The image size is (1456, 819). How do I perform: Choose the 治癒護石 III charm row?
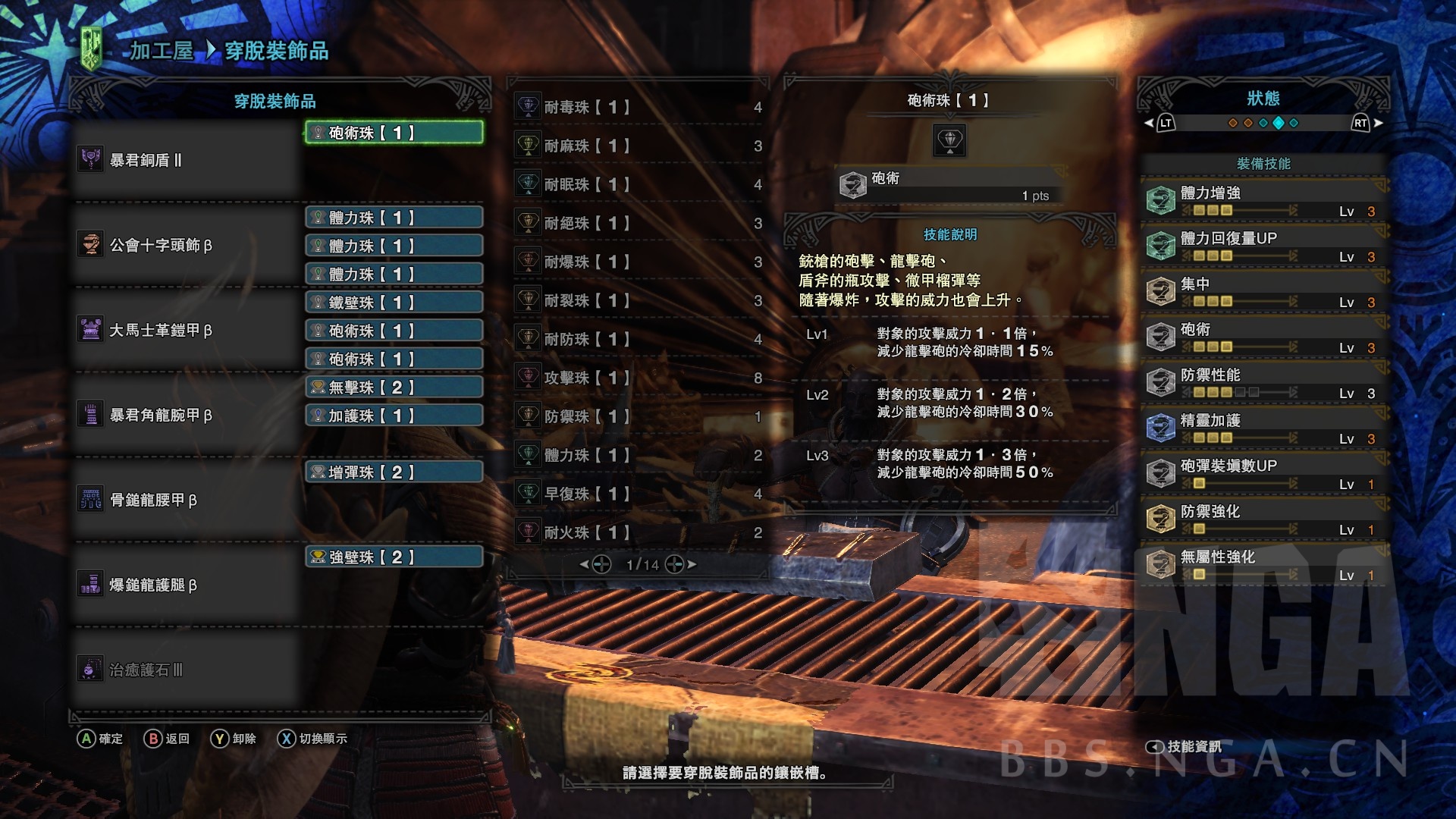186,670
